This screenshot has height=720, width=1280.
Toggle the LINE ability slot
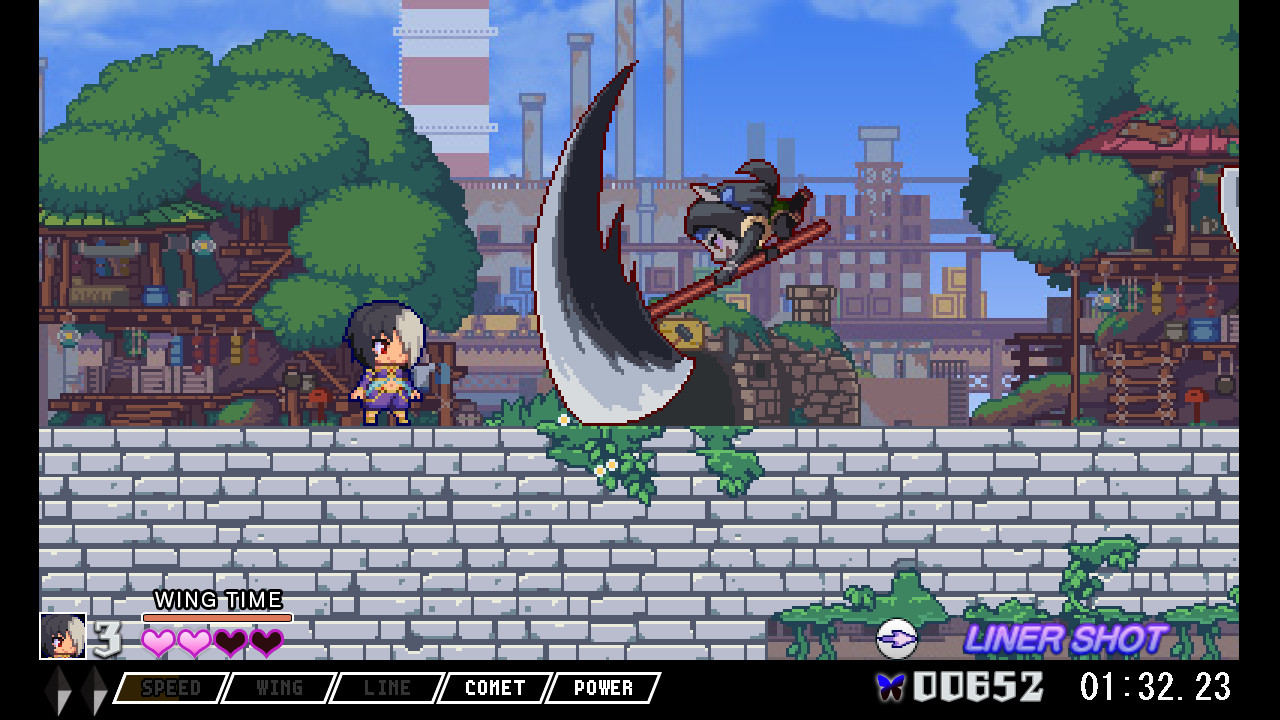(x=386, y=688)
